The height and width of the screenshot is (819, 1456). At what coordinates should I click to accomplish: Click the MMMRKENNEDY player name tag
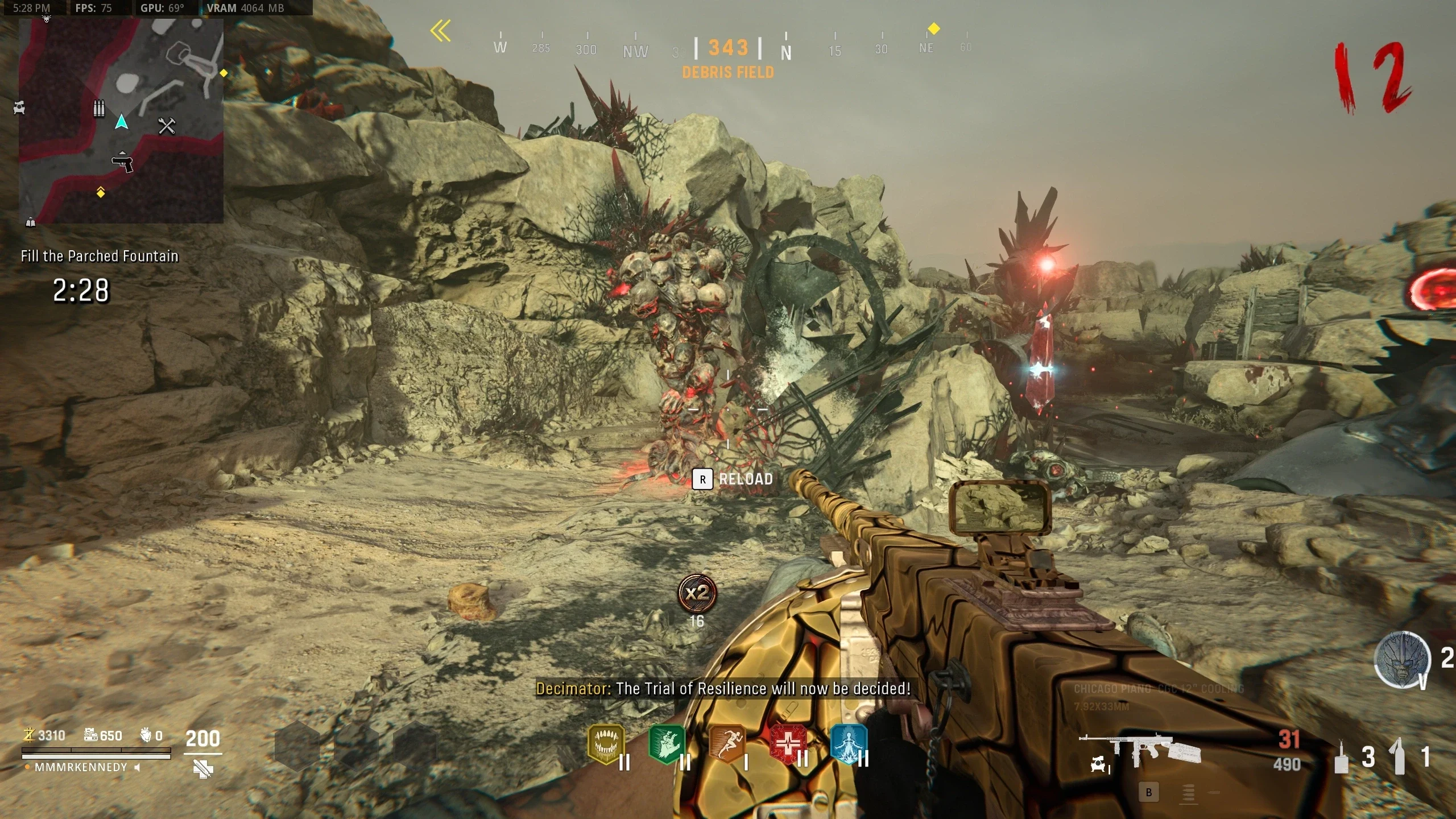click(x=81, y=768)
